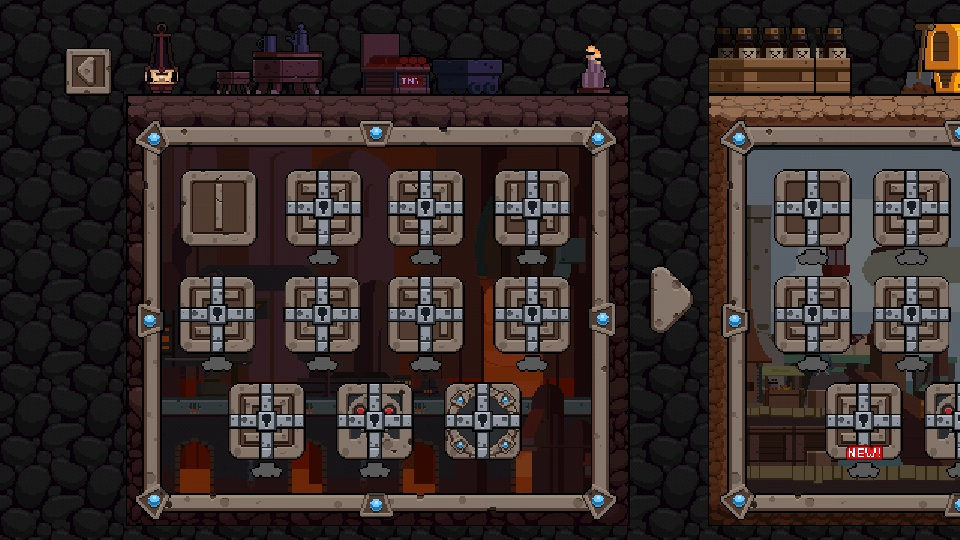Go back using the left arrow button
The image size is (960, 540).
[x=88, y=71]
